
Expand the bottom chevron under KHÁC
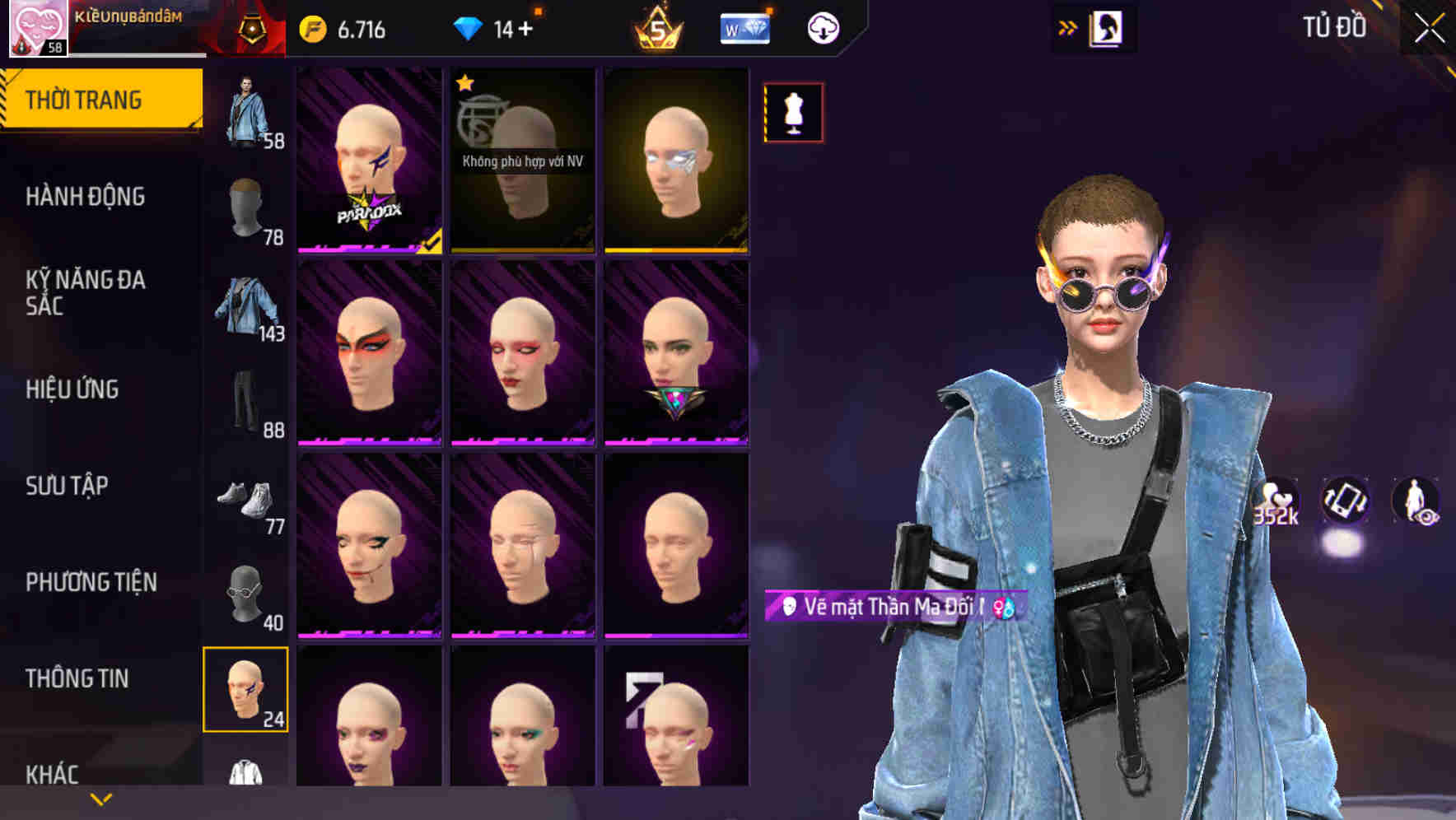pyautogui.click(x=100, y=799)
